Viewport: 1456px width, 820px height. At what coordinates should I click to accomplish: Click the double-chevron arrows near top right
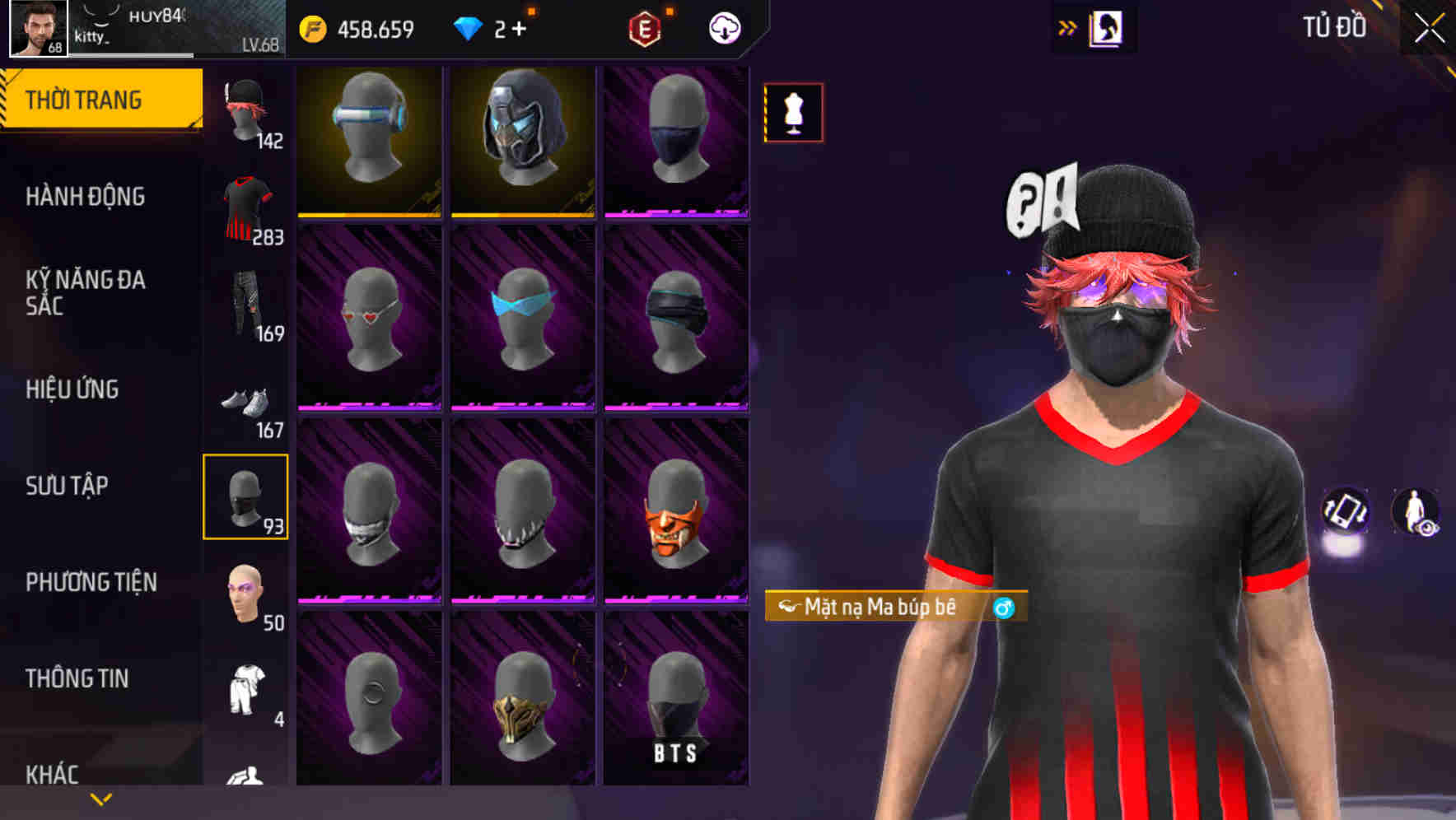1066,27
